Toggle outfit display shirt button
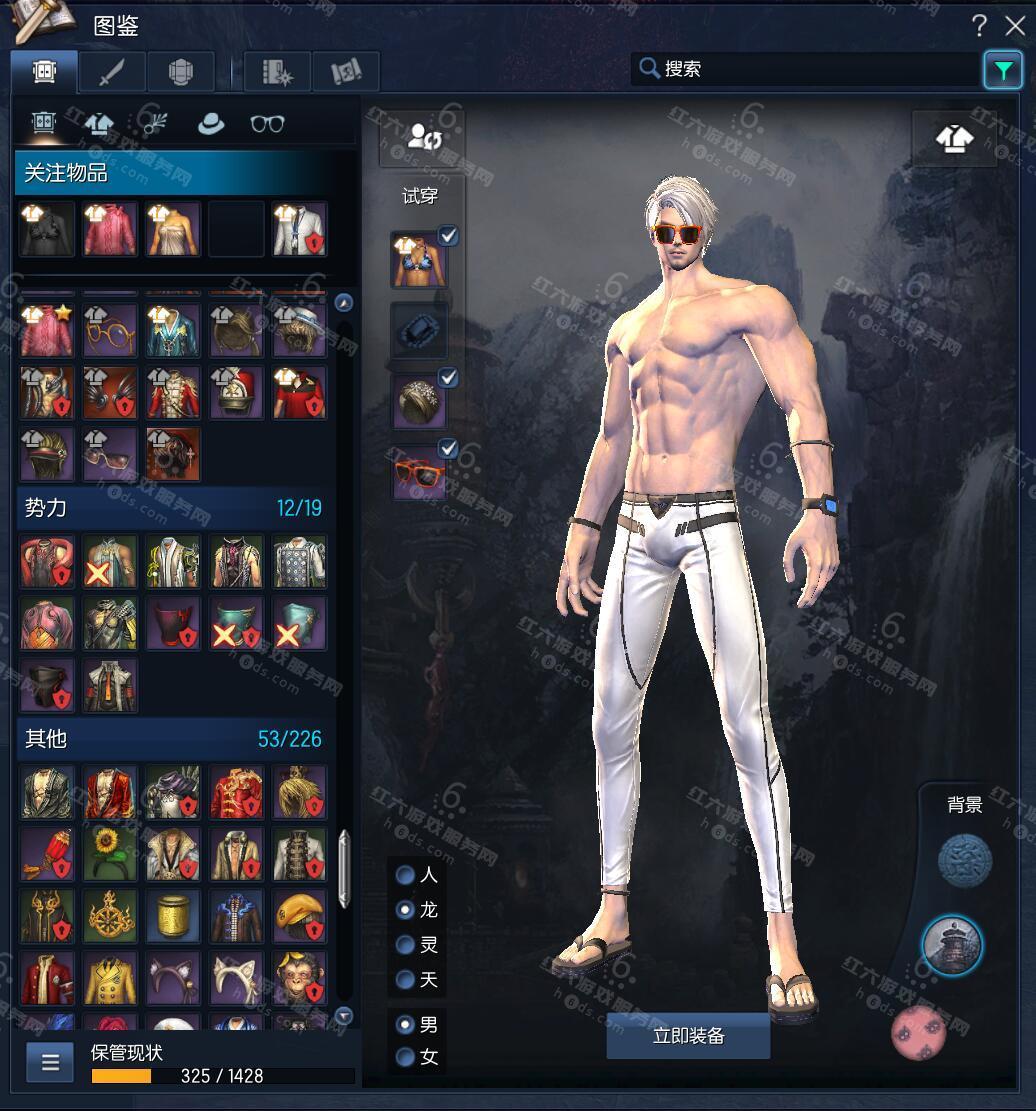The width and height of the screenshot is (1036, 1111). tap(954, 138)
